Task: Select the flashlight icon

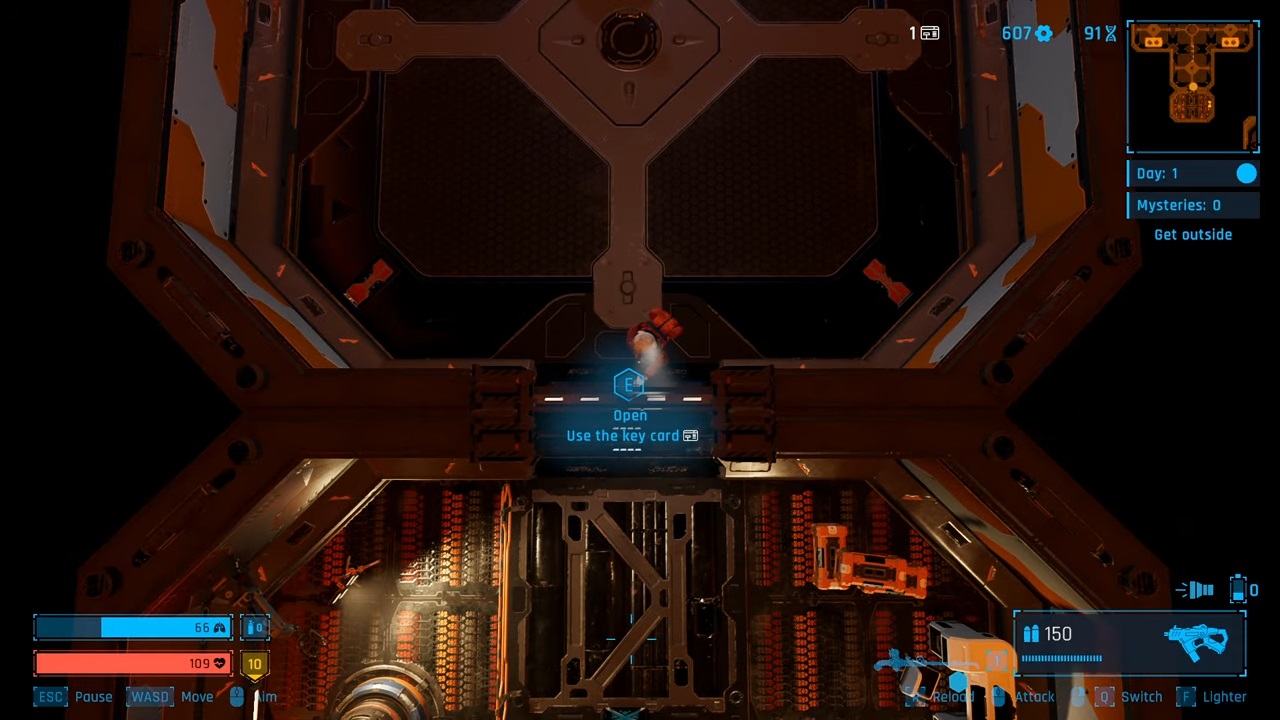Action: point(1195,591)
